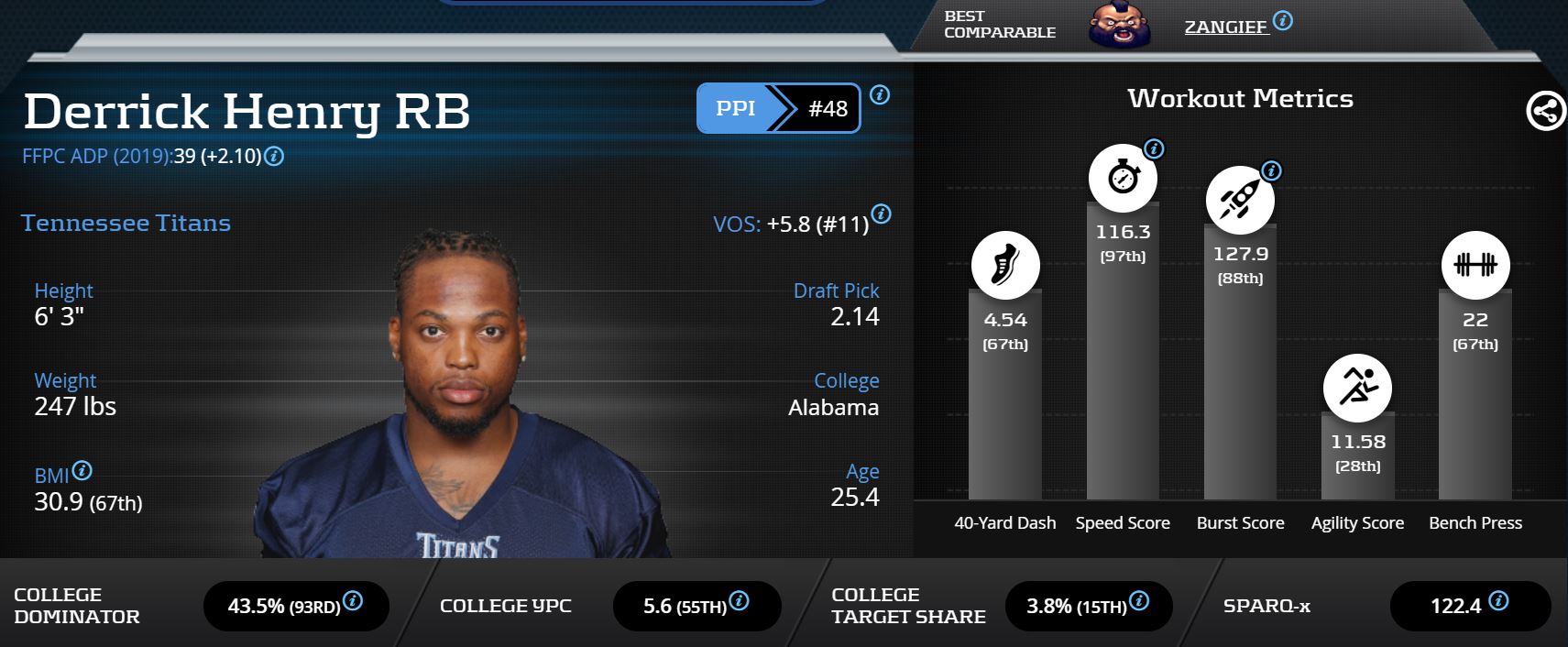
Task: Select the Agility Score runner icon
Action: [1357, 388]
